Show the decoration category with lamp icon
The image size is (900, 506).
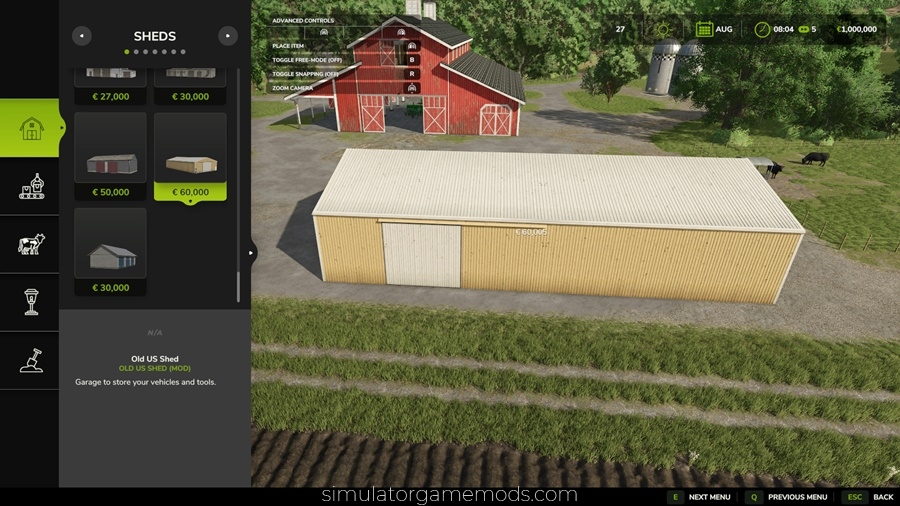point(31,301)
